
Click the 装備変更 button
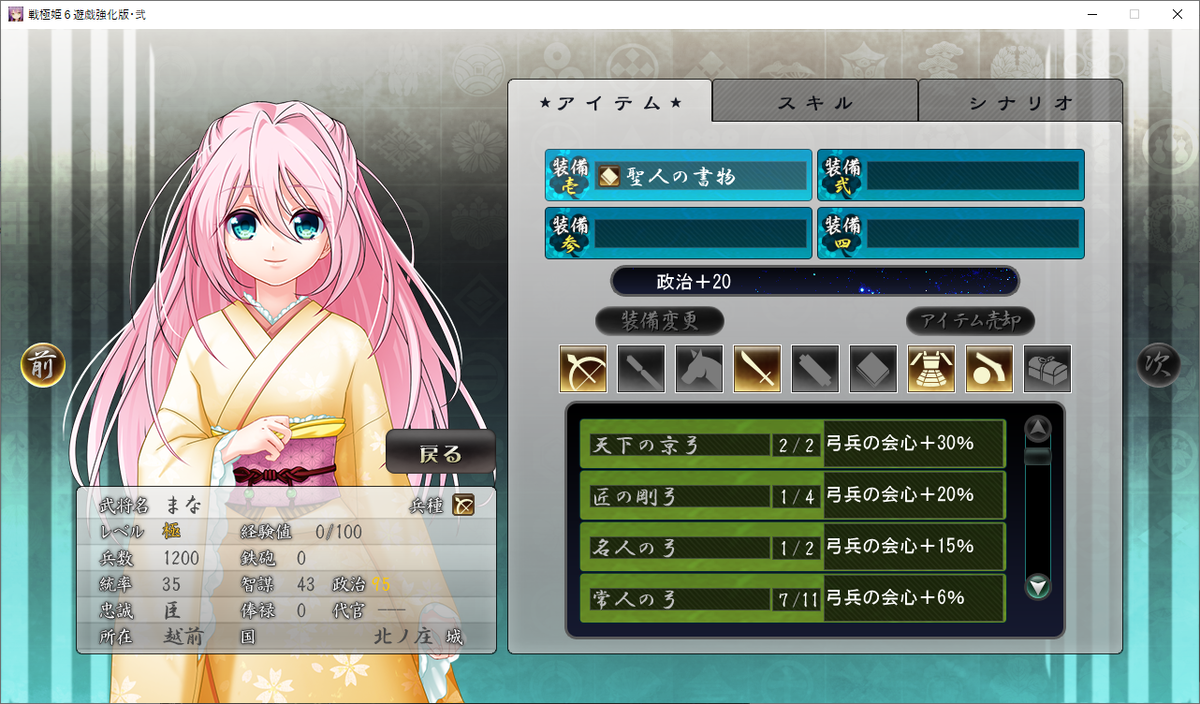[659, 321]
